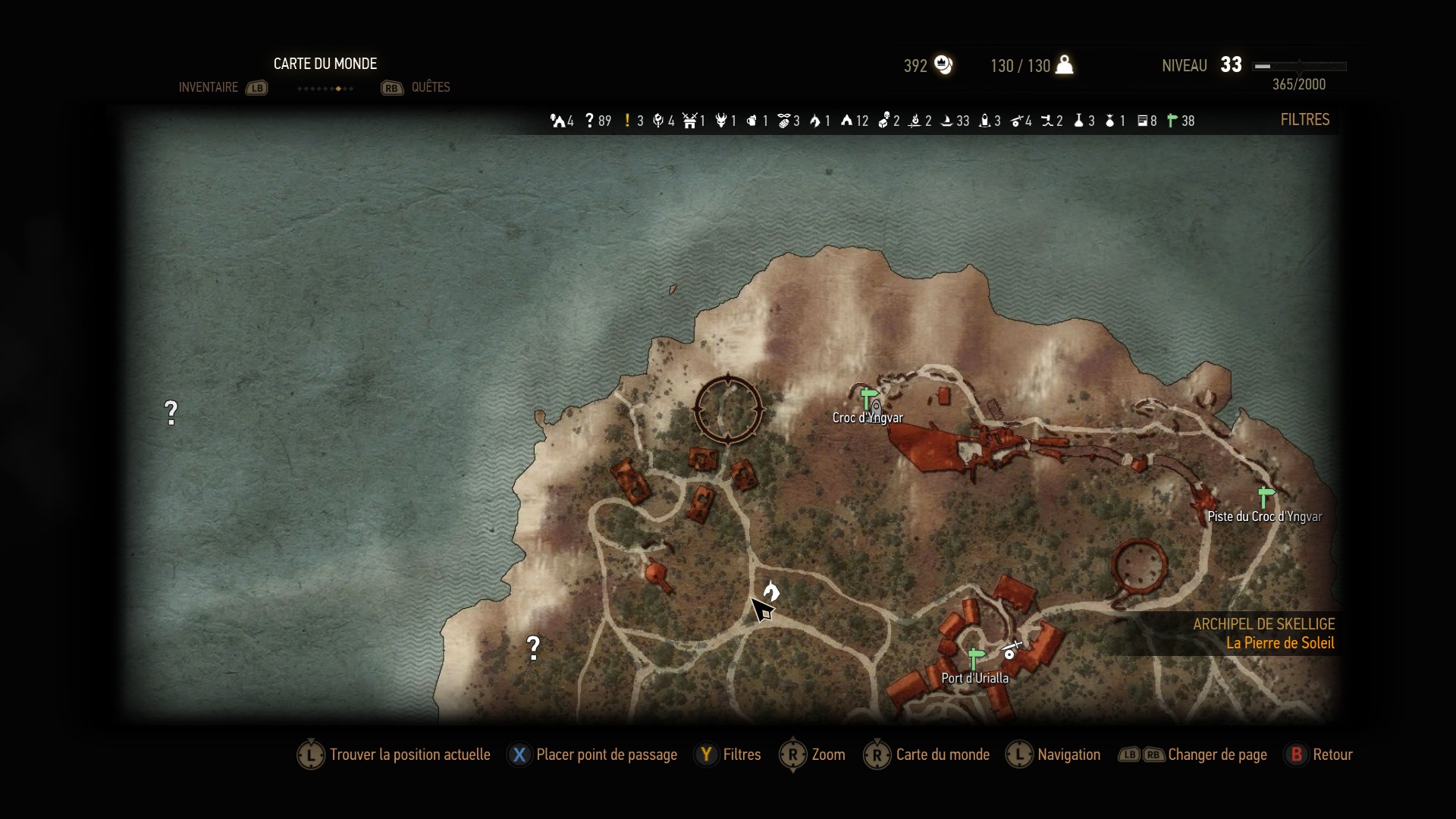Toggle the green signpost filter showing 38
Viewport: 1456px width, 819px height.
click(x=1172, y=121)
